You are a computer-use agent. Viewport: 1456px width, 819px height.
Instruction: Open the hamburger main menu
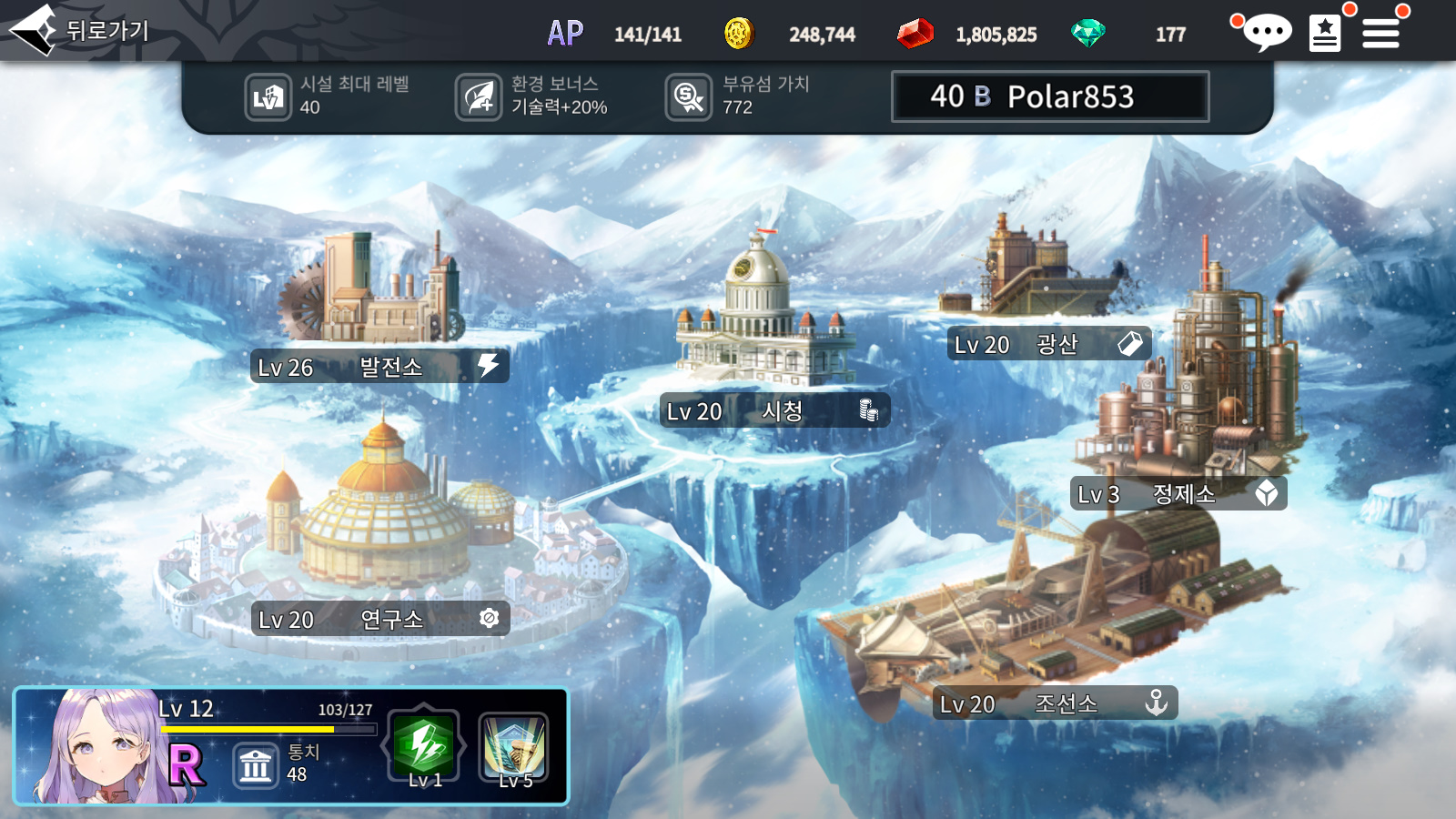point(1380,34)
